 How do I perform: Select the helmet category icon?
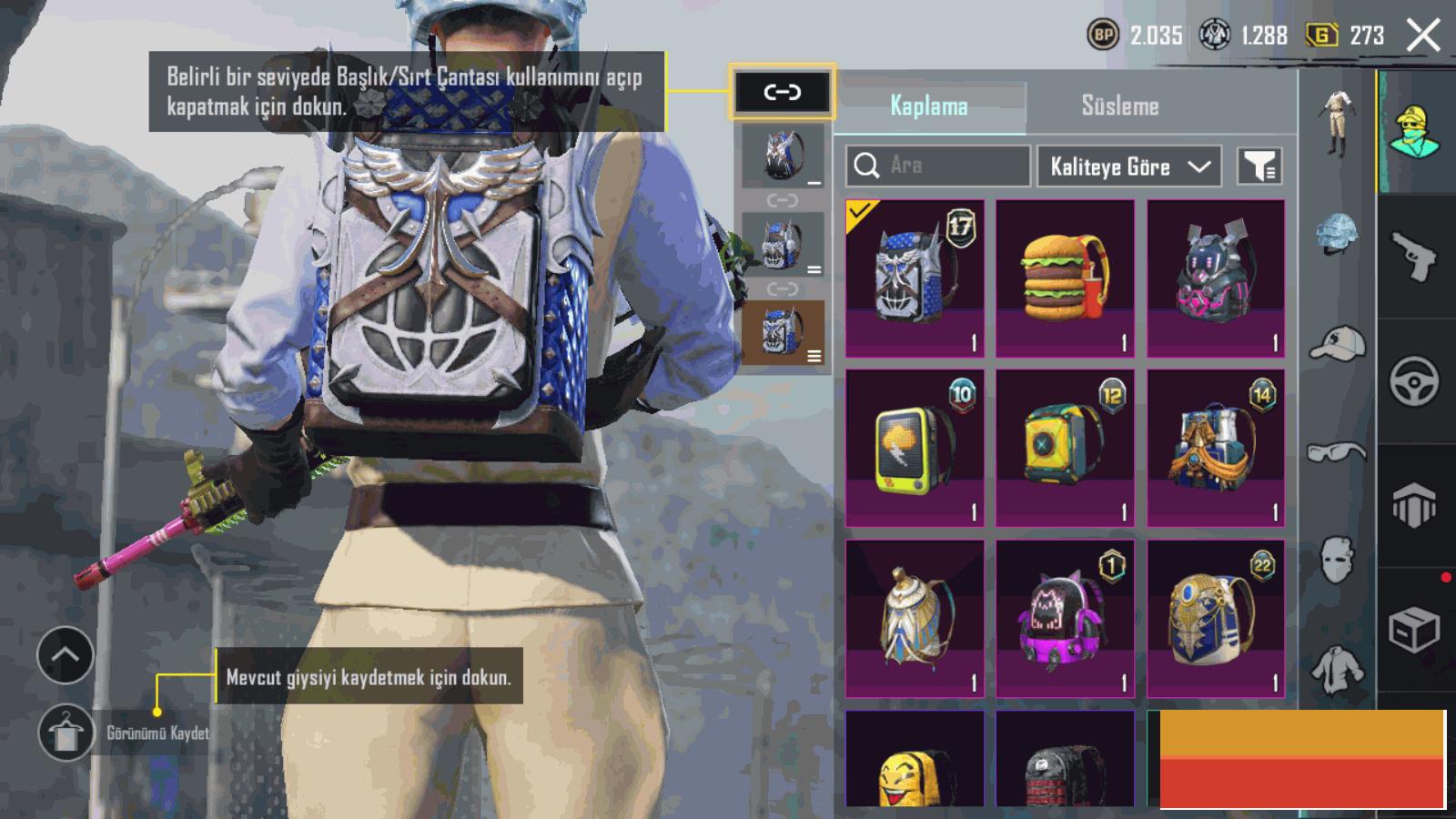(x=1338, y=235)
